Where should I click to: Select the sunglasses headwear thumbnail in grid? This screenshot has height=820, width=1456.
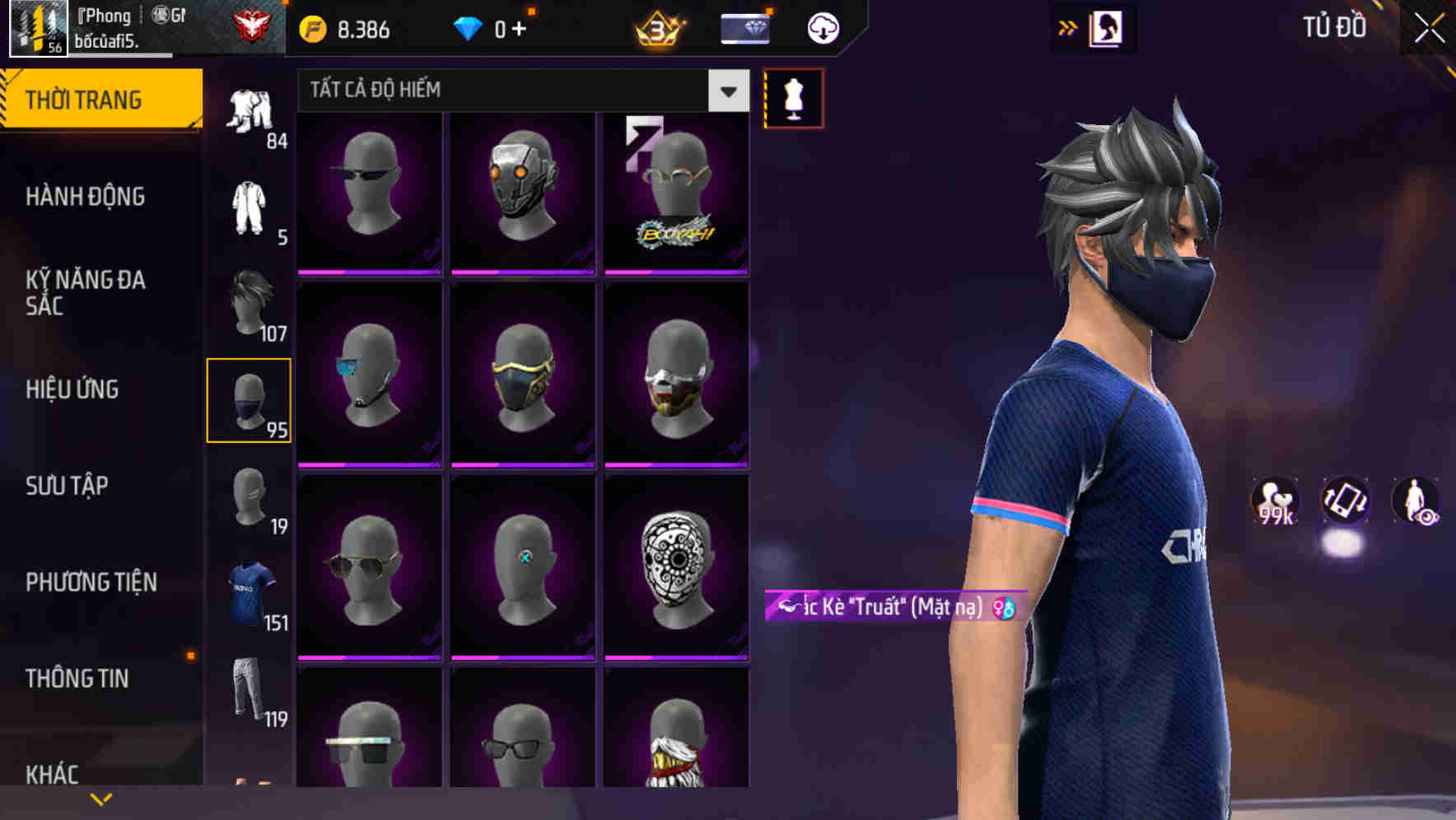click(x=368, y=191)
